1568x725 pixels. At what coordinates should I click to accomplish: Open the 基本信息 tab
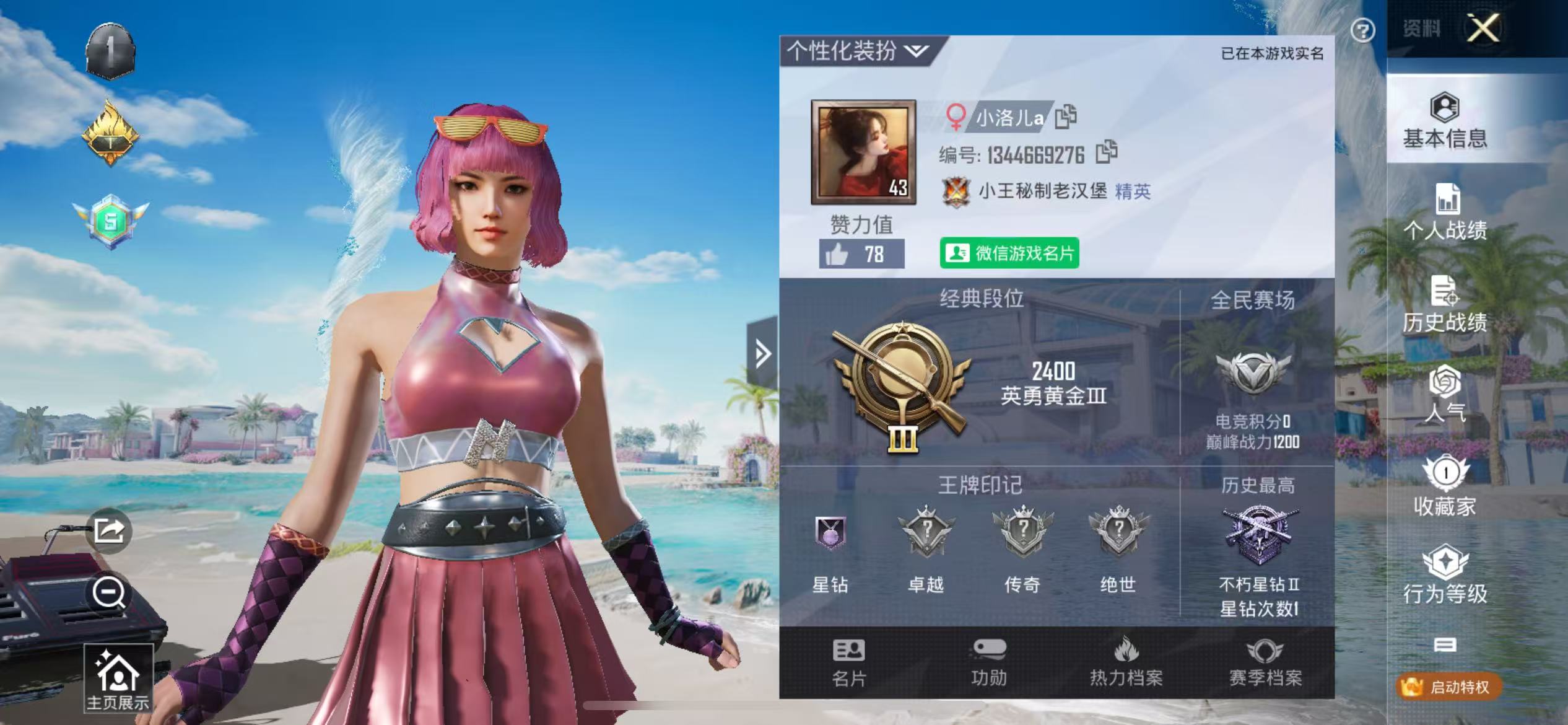pos(1444,121)
